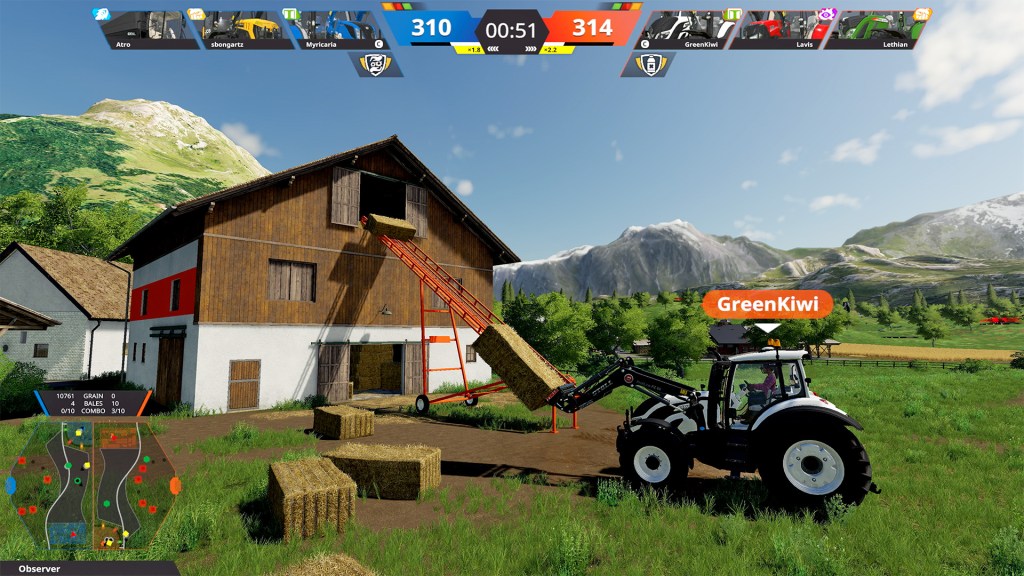Click the GreenKiwi name tag above the tractor
The image size is (1024, 576).
[767, 304]
